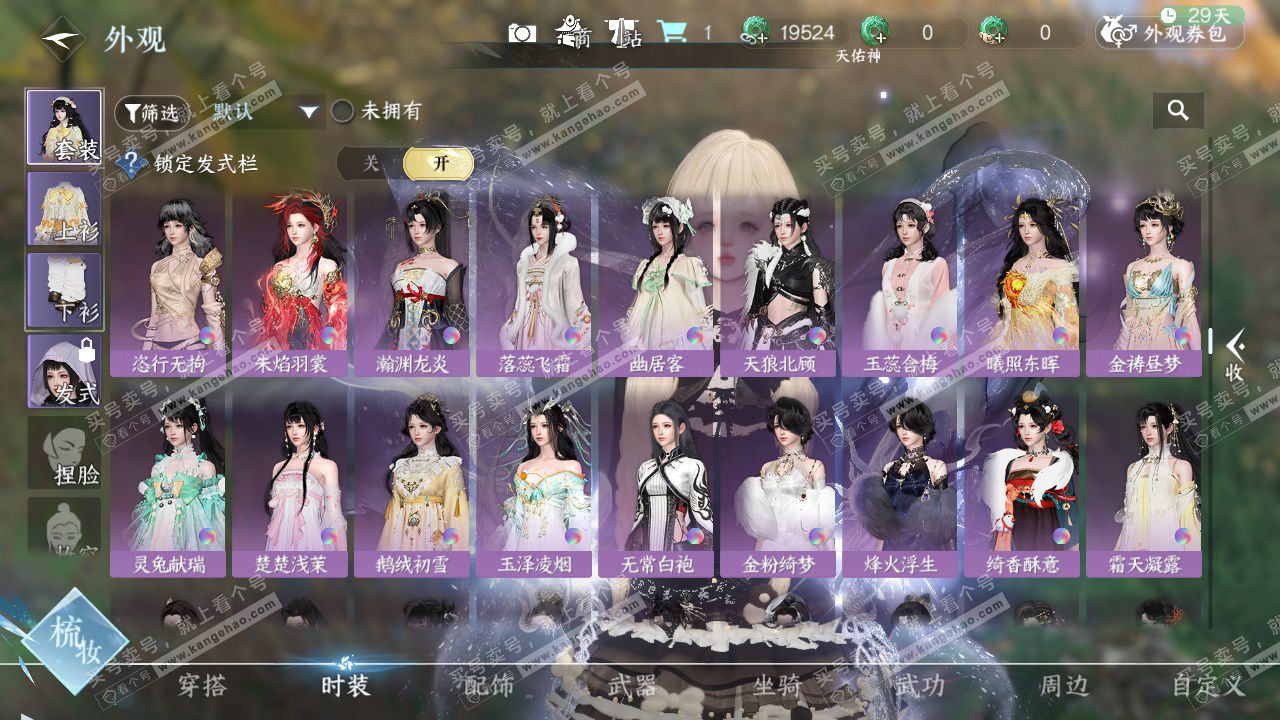1280x720 pixels.
Task: Switch to the 武器 weapons tab
Action: point(632,686)
